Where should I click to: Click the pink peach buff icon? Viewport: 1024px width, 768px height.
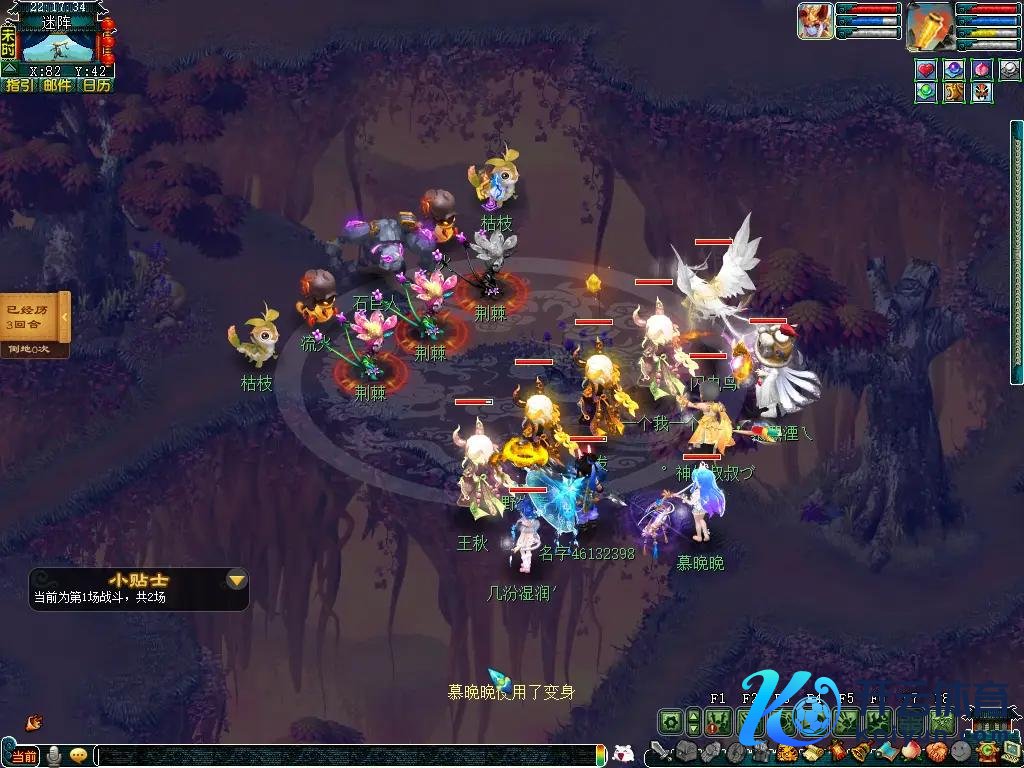[x=982, y=70]
